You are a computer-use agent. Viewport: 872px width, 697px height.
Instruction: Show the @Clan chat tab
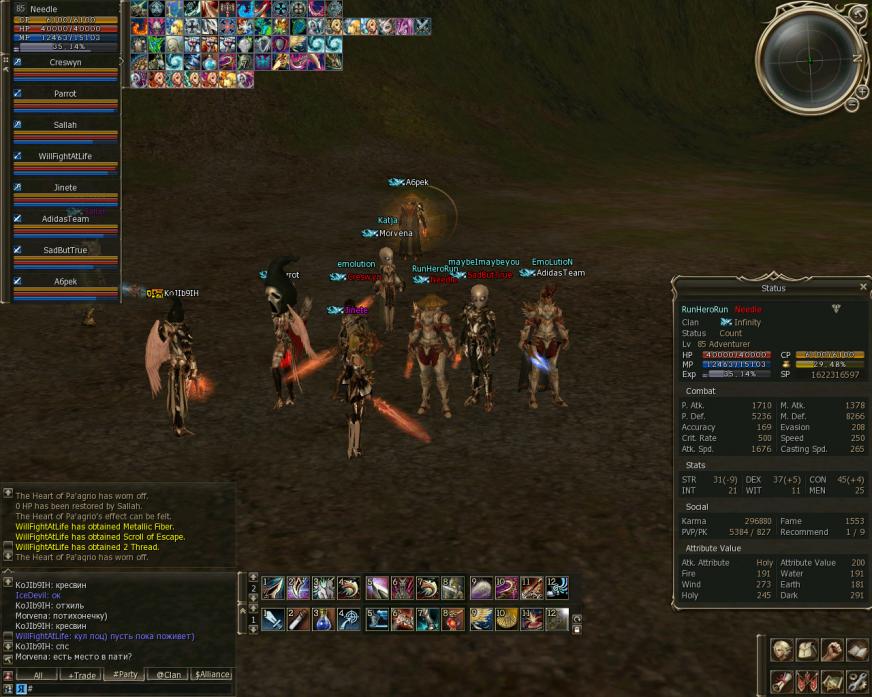click(x=168, y=675)
